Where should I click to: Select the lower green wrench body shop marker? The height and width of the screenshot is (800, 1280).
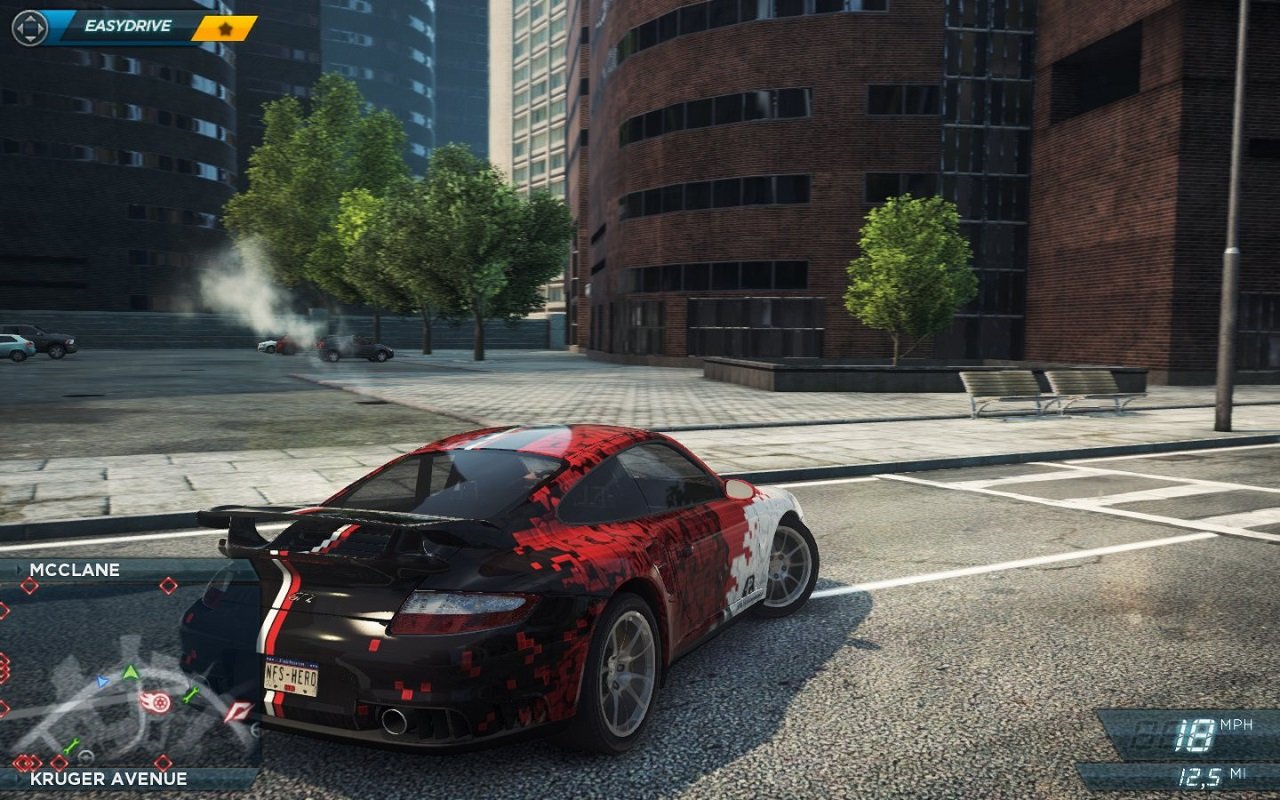tap(70, 745)
